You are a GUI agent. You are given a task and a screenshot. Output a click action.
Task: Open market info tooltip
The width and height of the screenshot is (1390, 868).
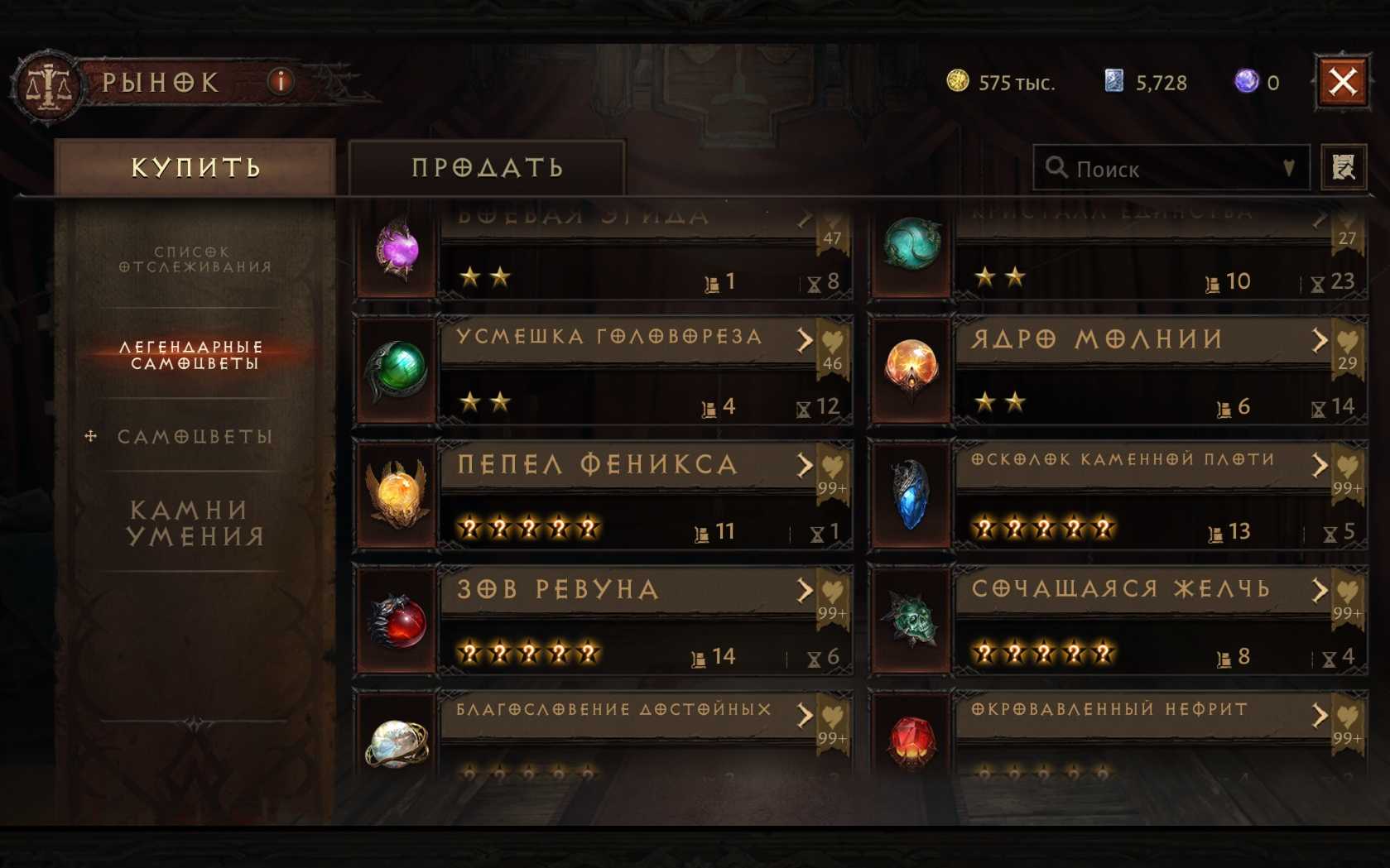pos(281,81)
